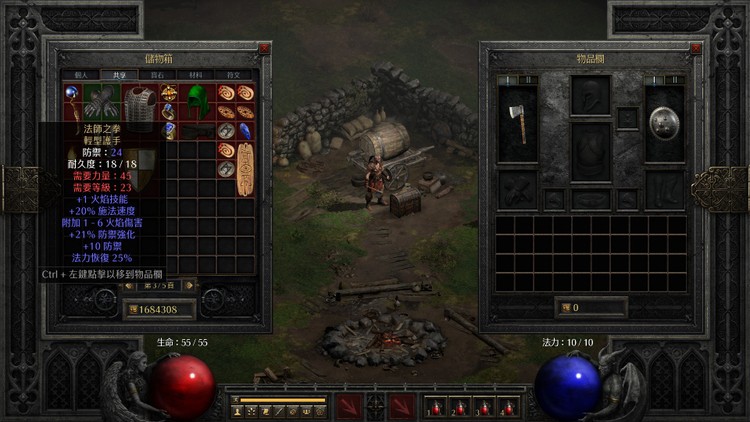750x422 pixels.
Task: Pick up the tall orange rune tablet
Action: [244, 170]
